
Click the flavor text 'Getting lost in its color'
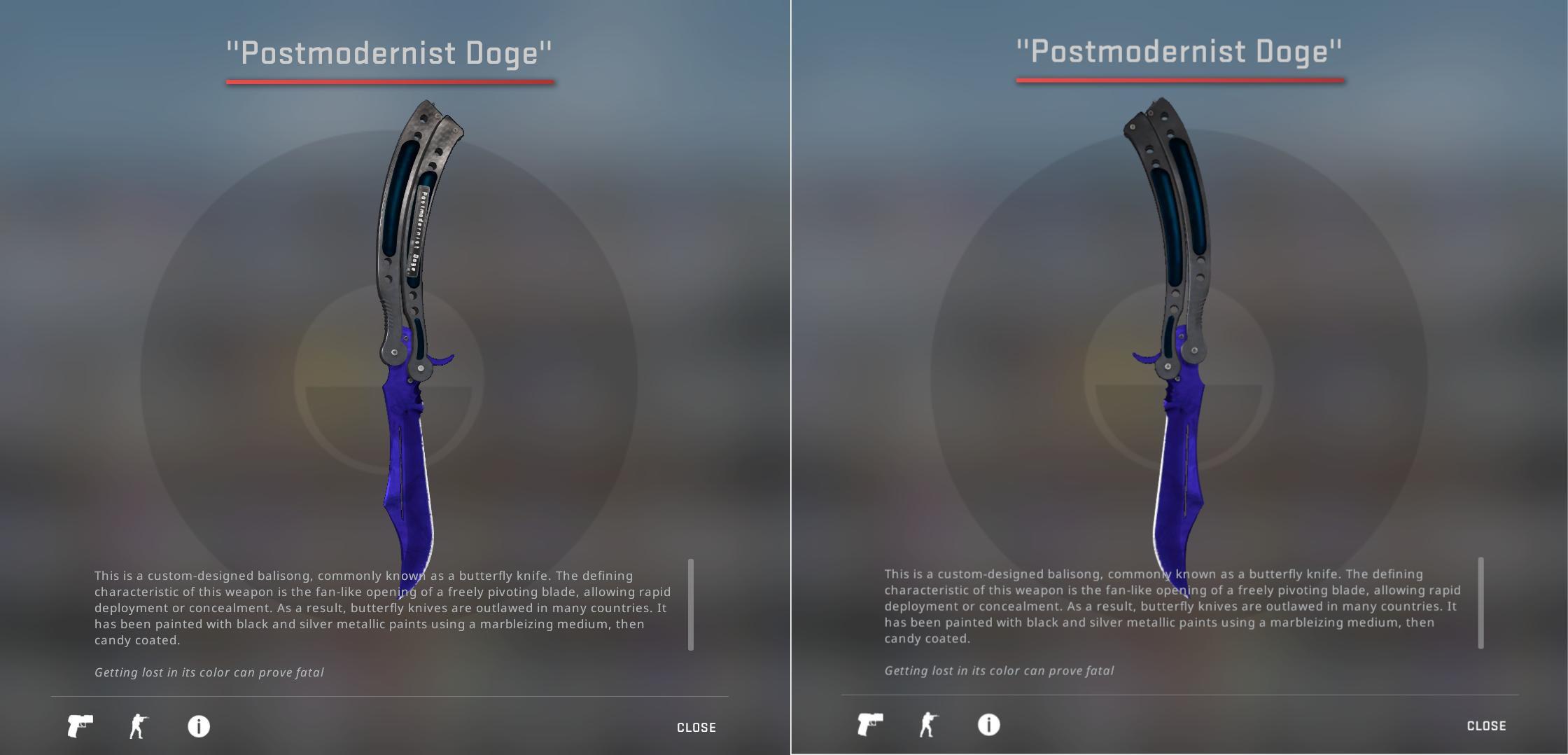209,670
